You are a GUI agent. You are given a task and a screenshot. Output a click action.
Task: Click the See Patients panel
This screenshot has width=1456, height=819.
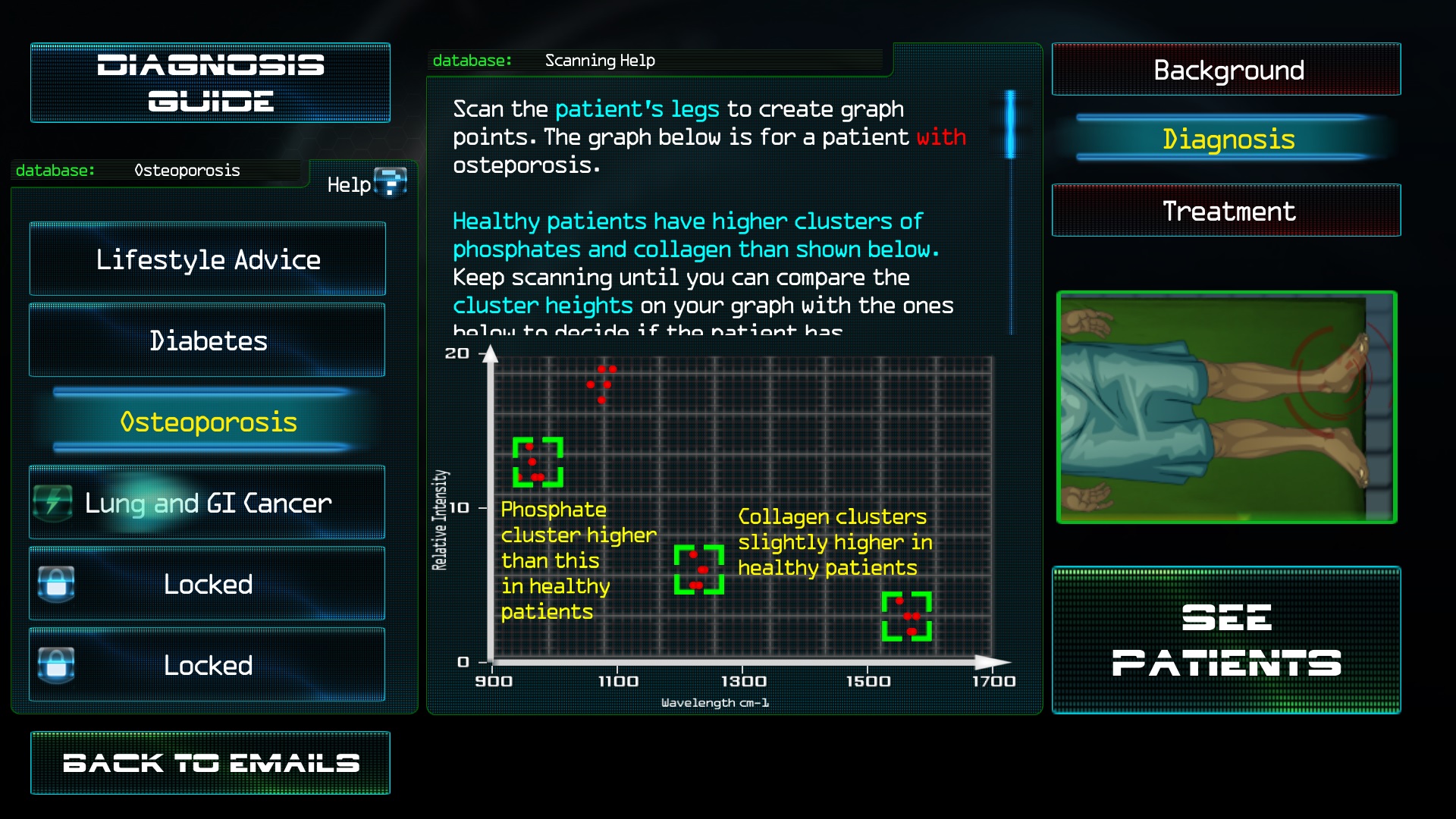point(1226,641)
